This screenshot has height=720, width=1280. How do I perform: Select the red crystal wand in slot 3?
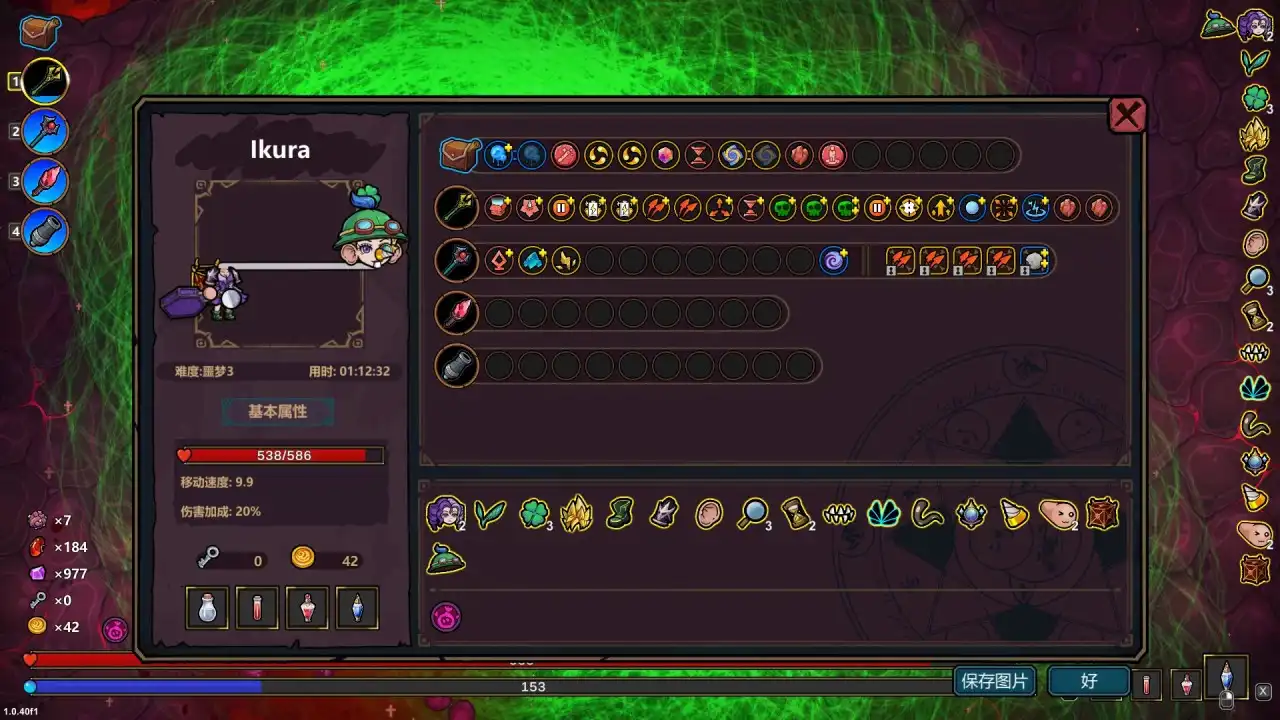45,182
